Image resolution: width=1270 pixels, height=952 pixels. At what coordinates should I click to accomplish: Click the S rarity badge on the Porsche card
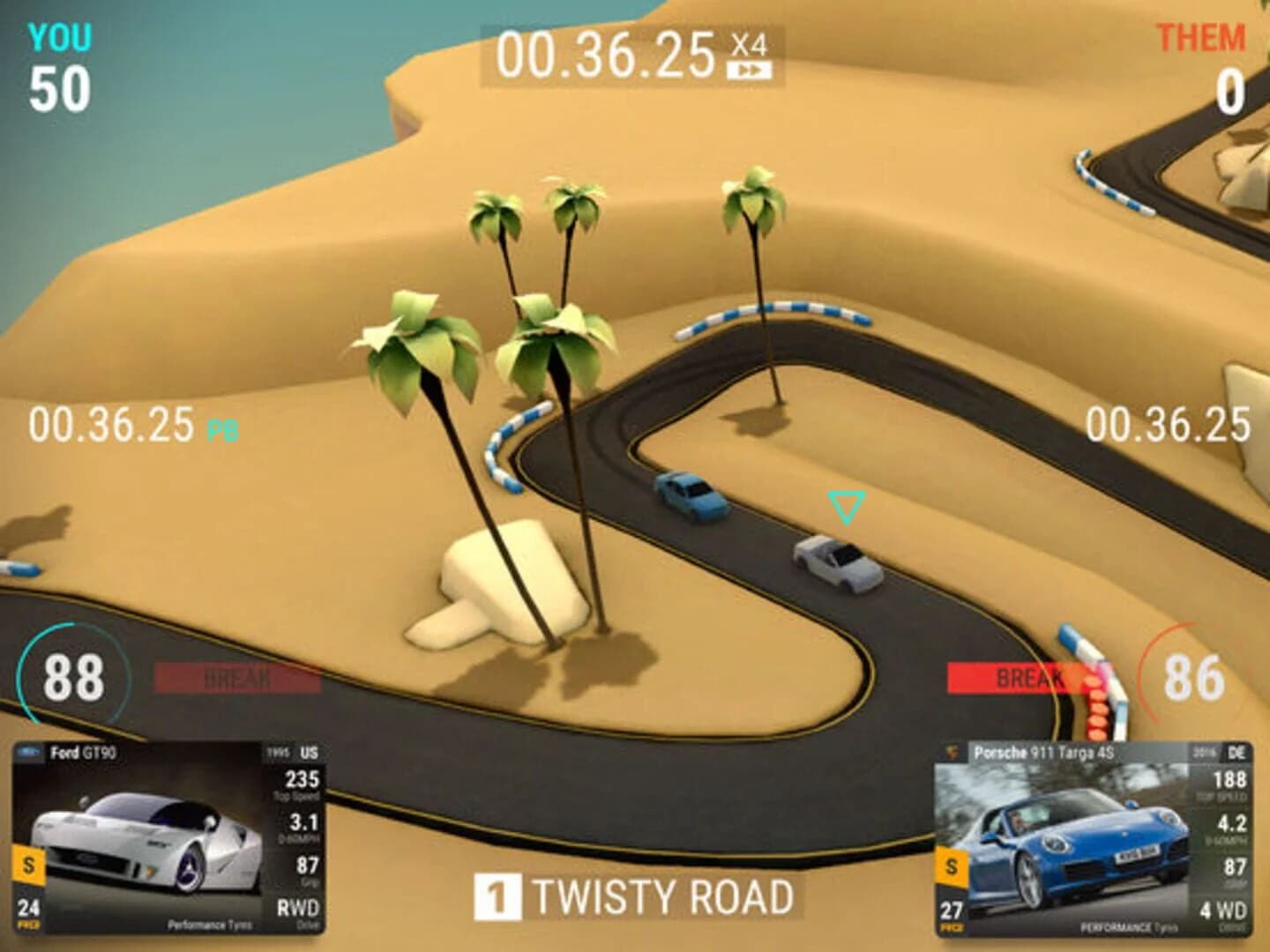(951, 866)
